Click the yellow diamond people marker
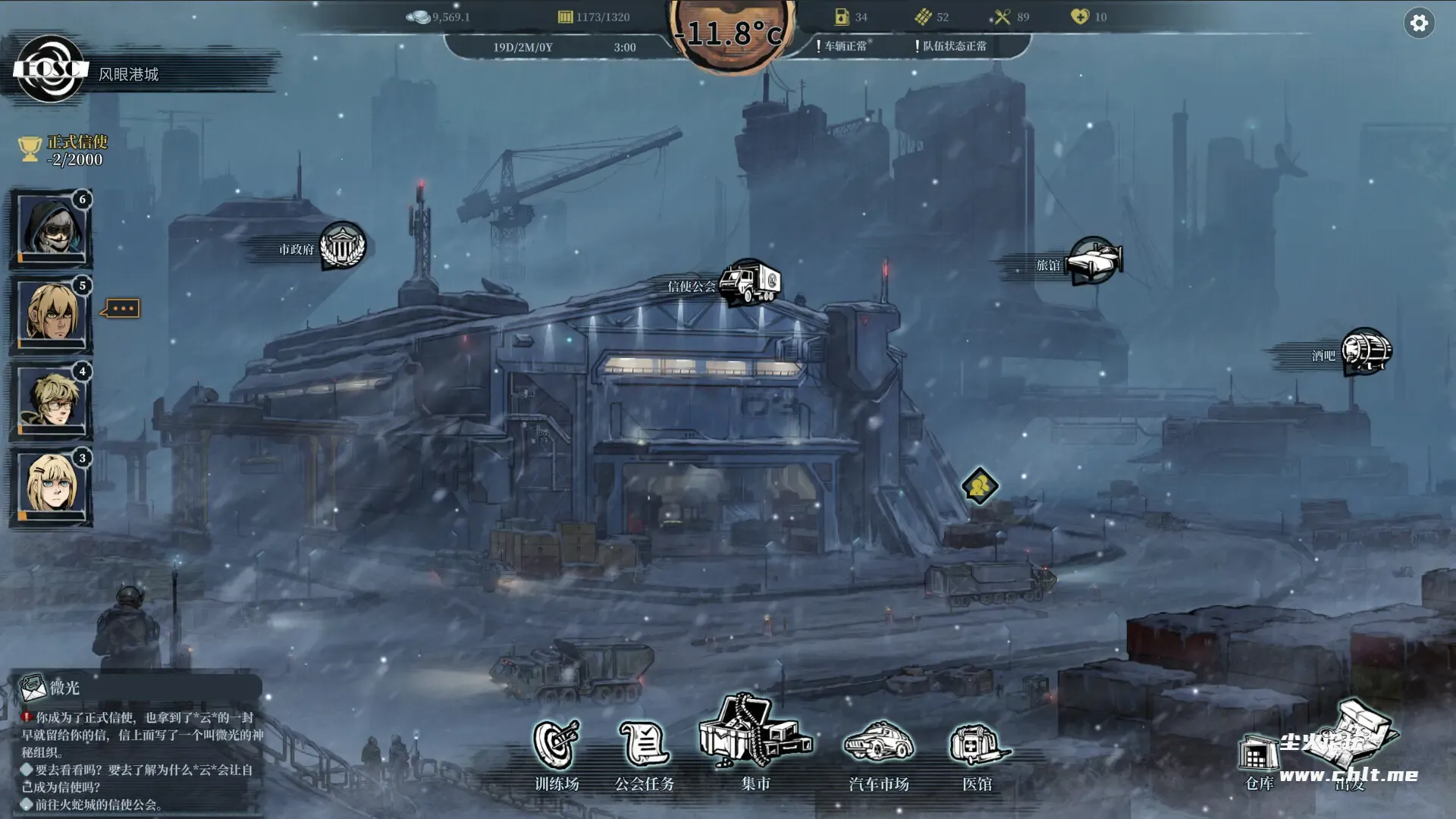The height and width of the screenshot is (819, 1456). tap(979, 486)
